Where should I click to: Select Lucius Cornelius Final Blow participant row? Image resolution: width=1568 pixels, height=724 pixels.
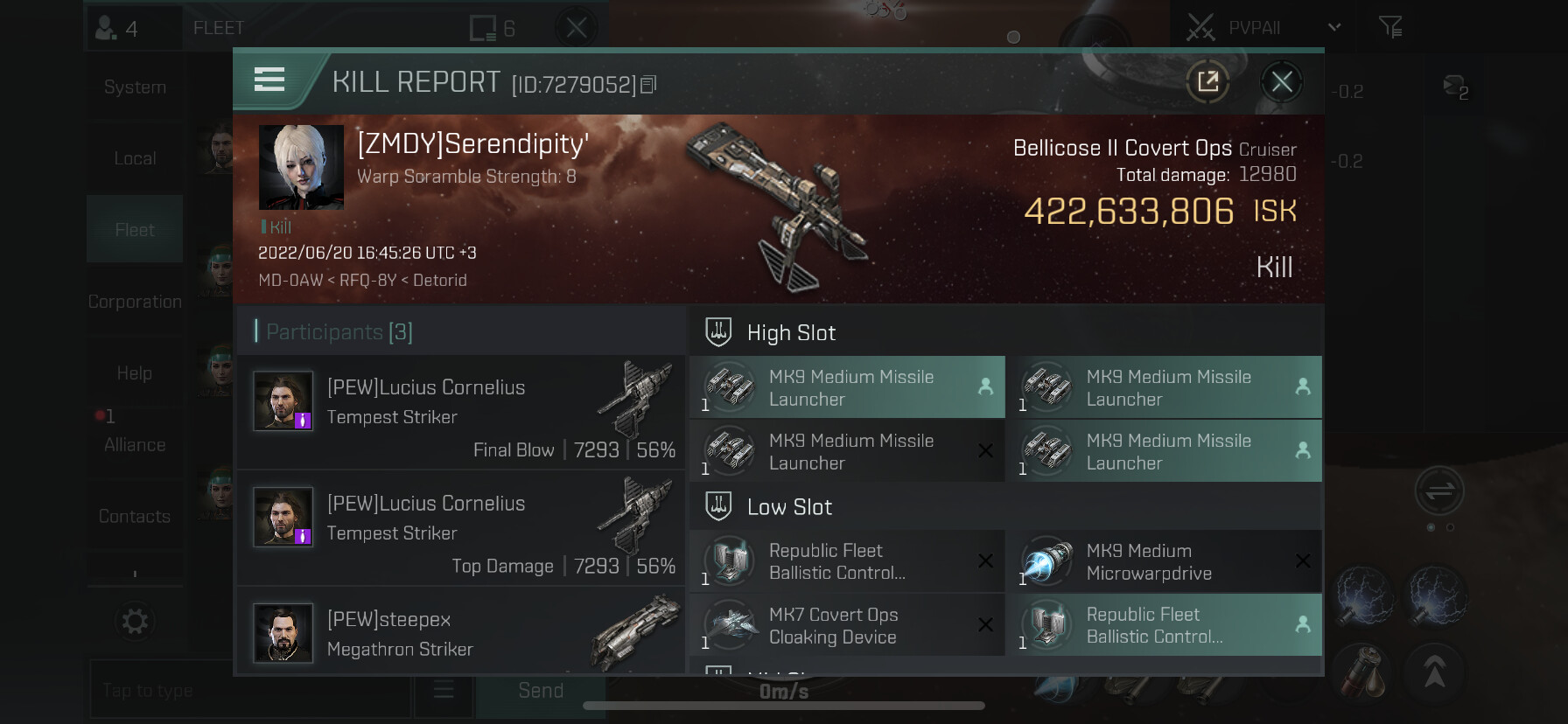pyautogui.click(x=461, y=412)
